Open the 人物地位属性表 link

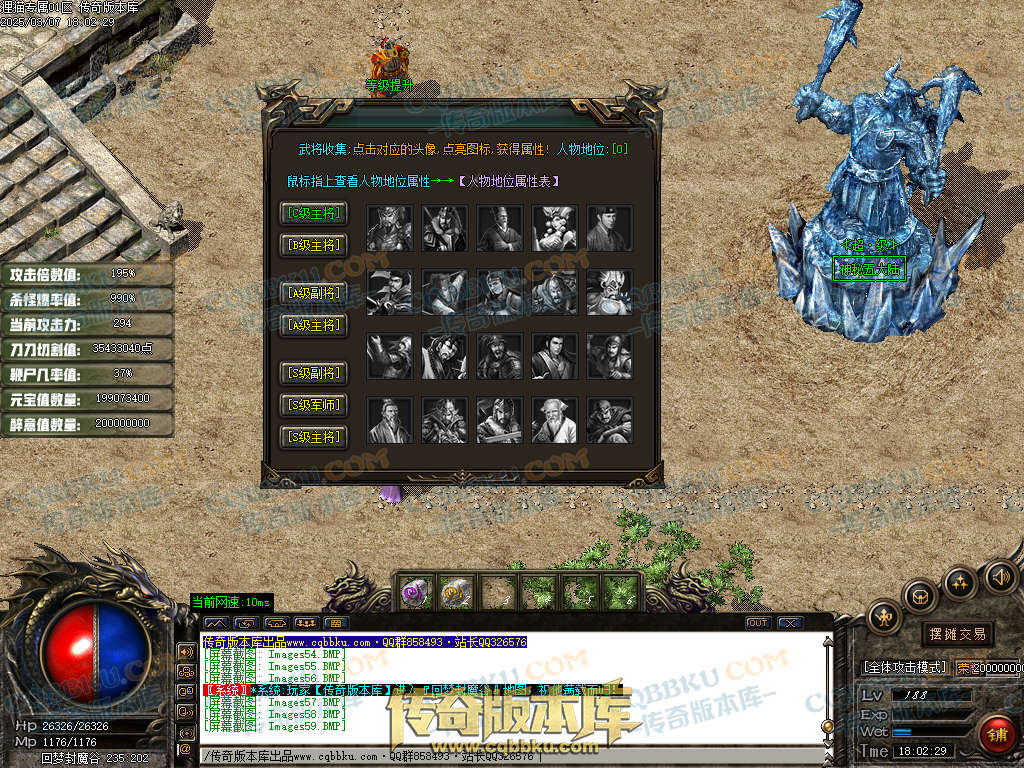(508, 181)
